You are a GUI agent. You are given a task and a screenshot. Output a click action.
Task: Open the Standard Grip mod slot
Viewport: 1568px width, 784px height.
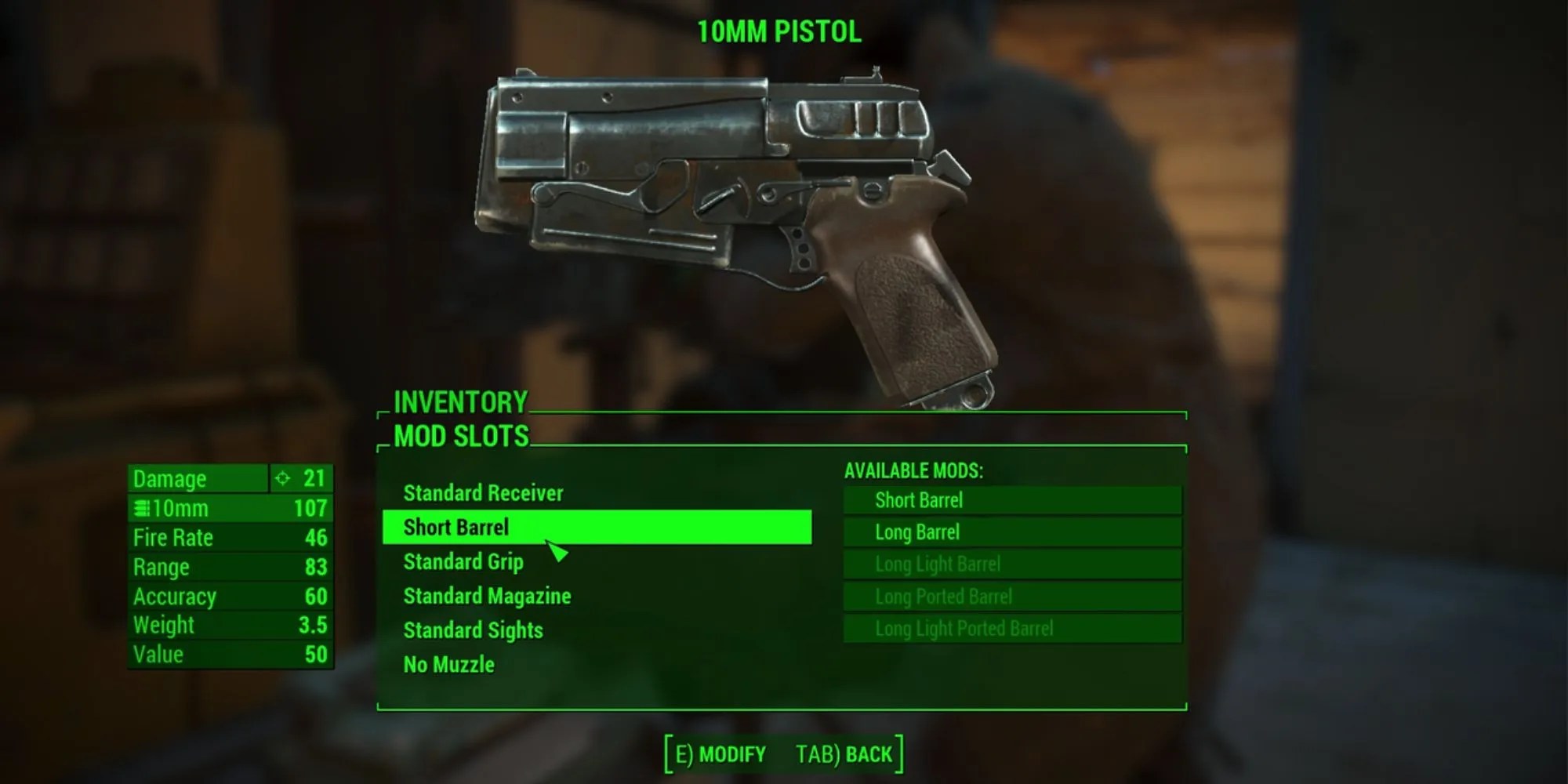(x=463, y=562)
